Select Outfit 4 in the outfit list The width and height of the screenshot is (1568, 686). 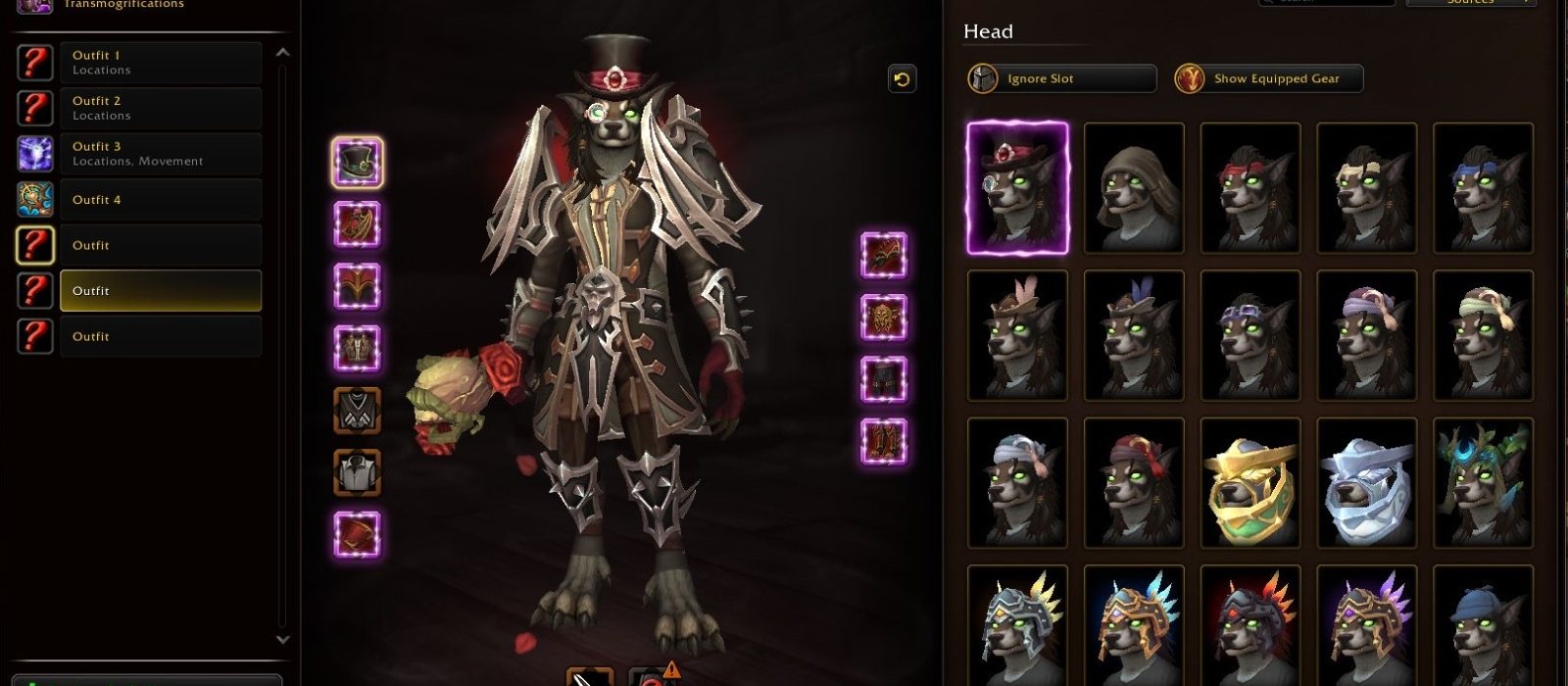coord(160,200)
